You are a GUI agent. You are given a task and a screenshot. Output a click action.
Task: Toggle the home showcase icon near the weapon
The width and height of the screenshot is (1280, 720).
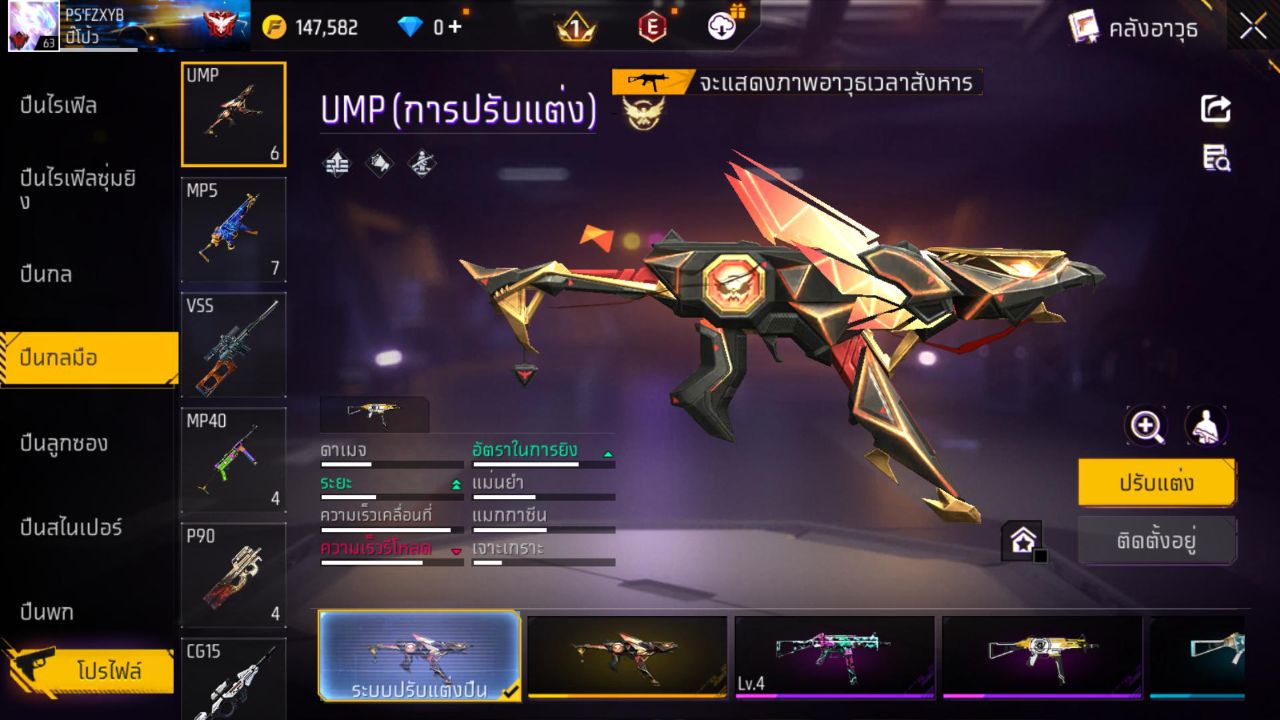pyautogui.click(x=1023, y=540)
